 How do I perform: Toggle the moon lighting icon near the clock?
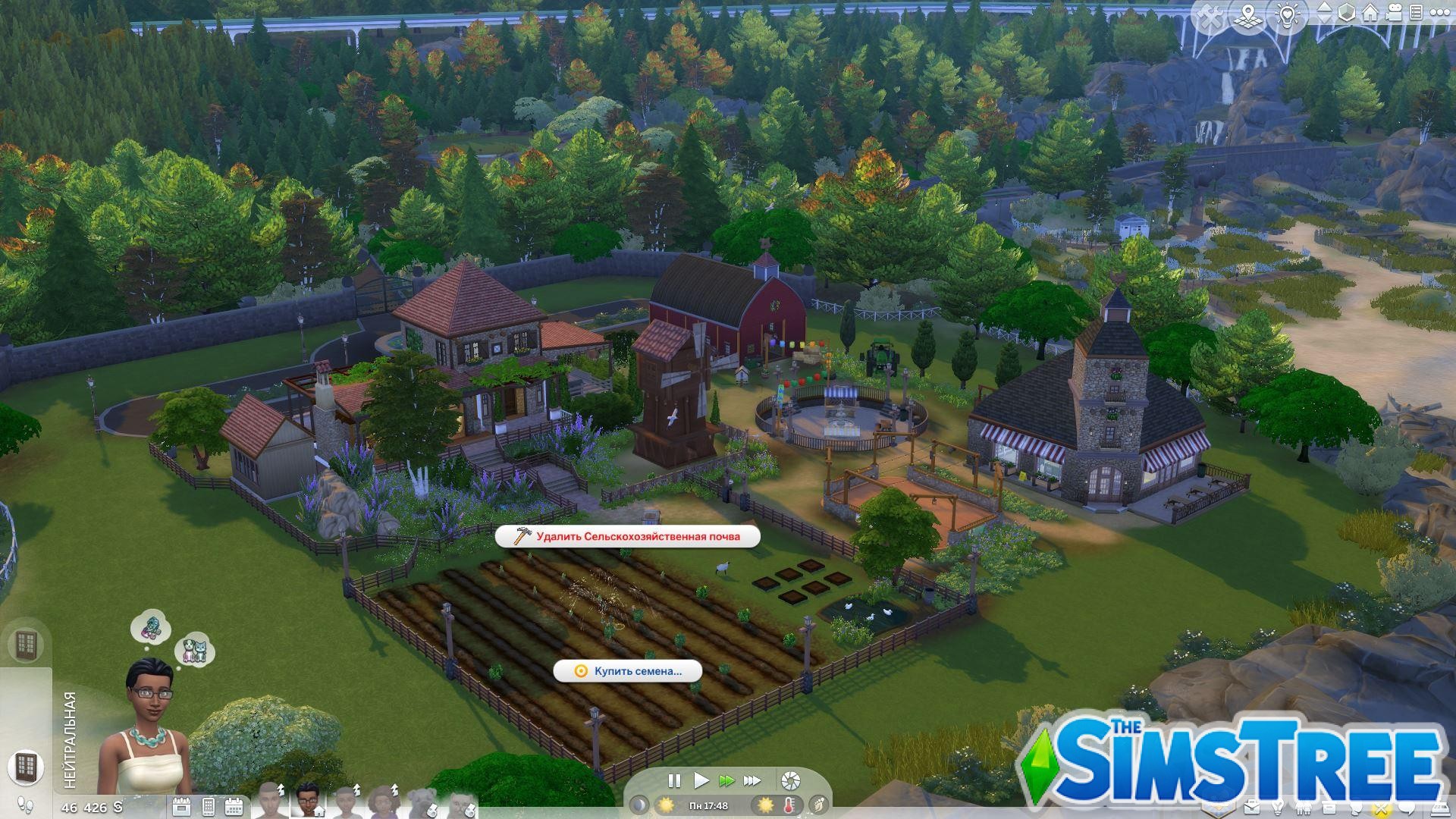pos(639,805)
